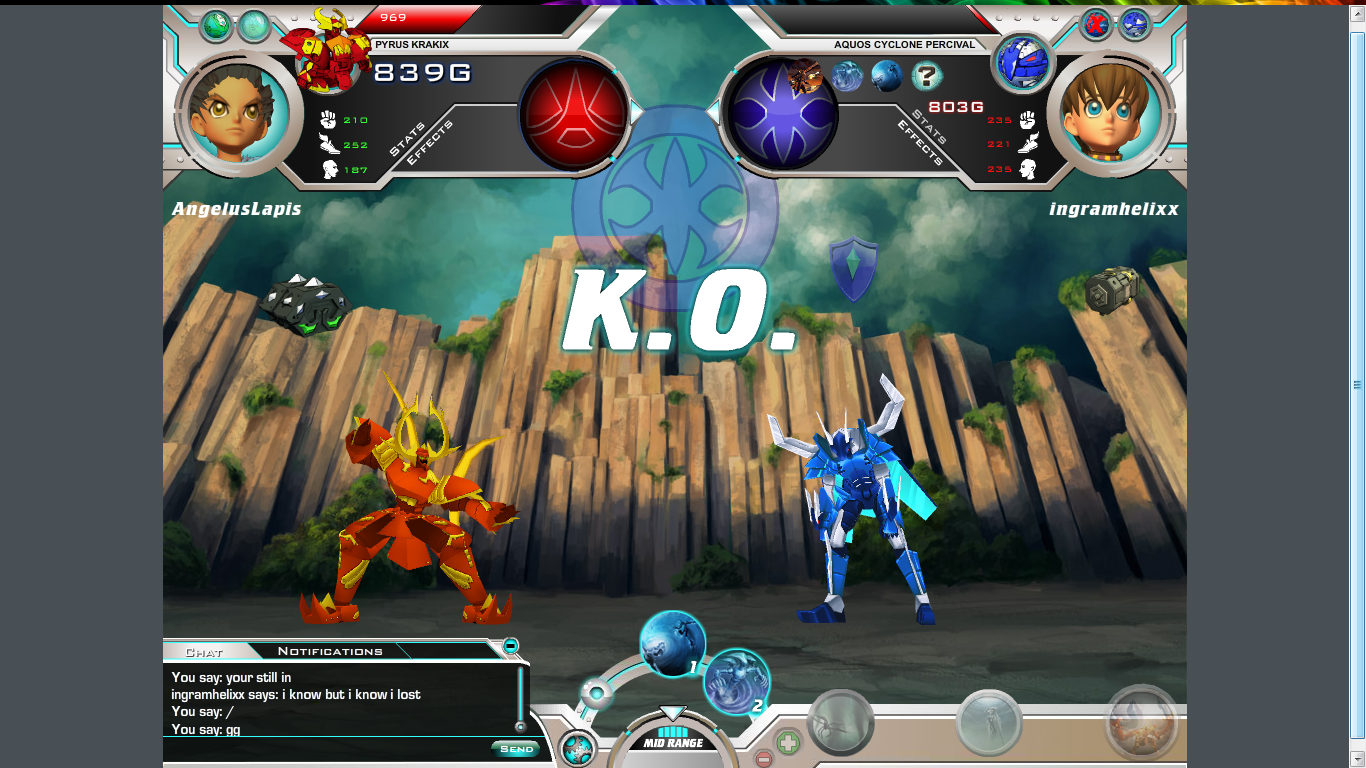This screenshot has width=1366, height=768.
Task: Open the Mid Range selector
Action: click(x=673, y=742)
